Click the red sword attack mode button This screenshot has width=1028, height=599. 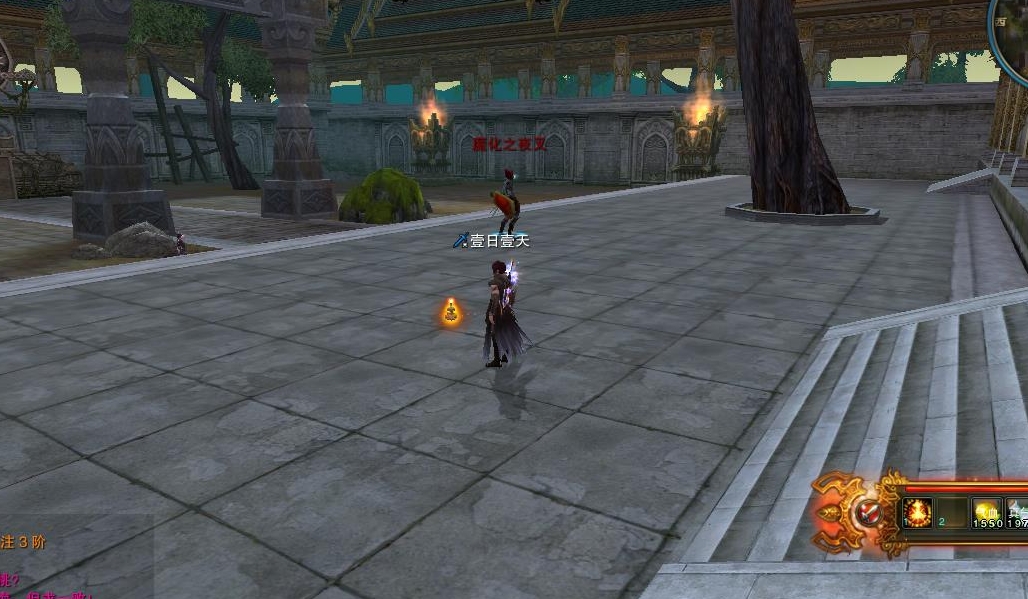point(867,514)
